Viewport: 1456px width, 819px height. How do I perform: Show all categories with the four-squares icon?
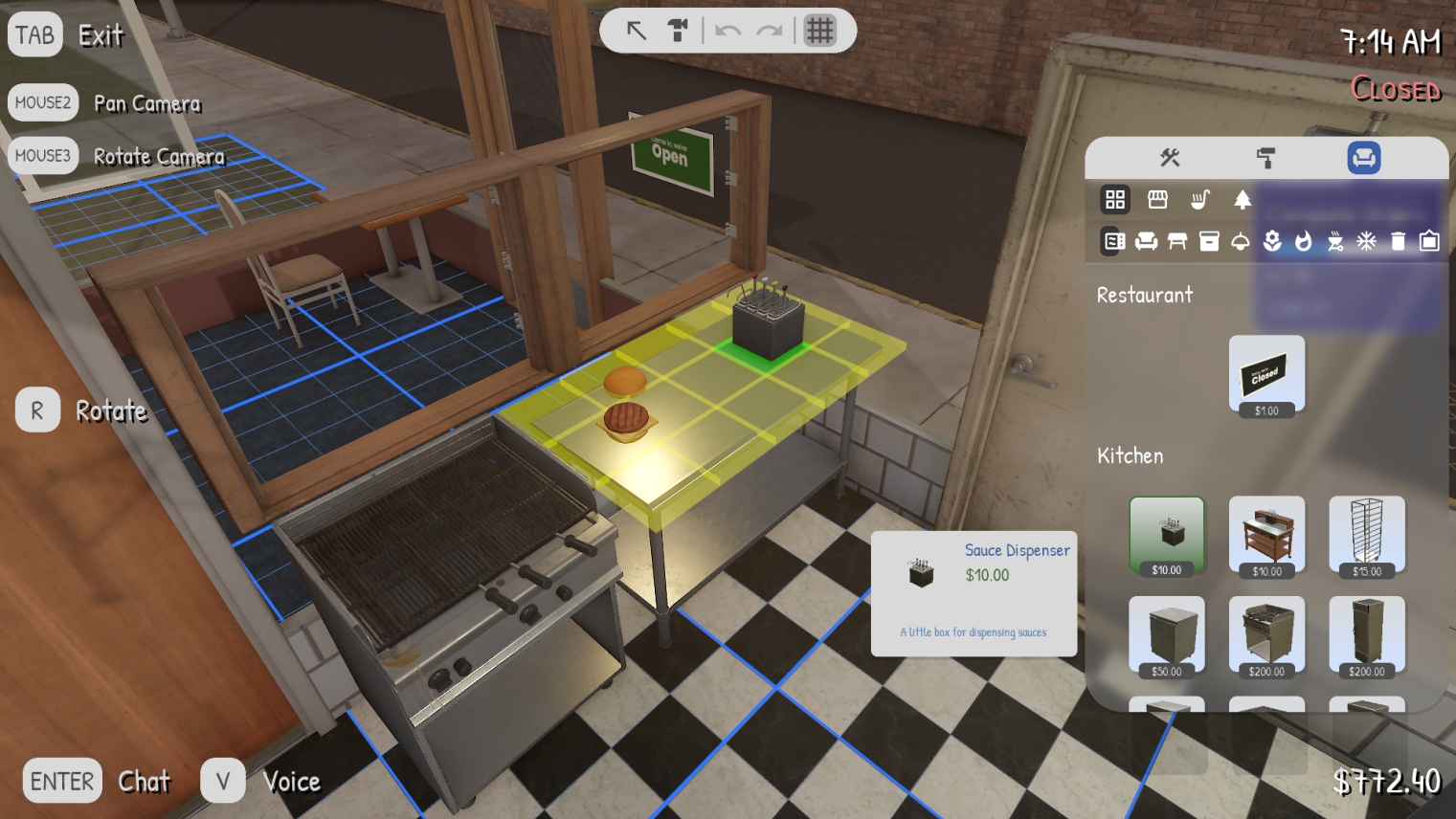click(1115, 199)
